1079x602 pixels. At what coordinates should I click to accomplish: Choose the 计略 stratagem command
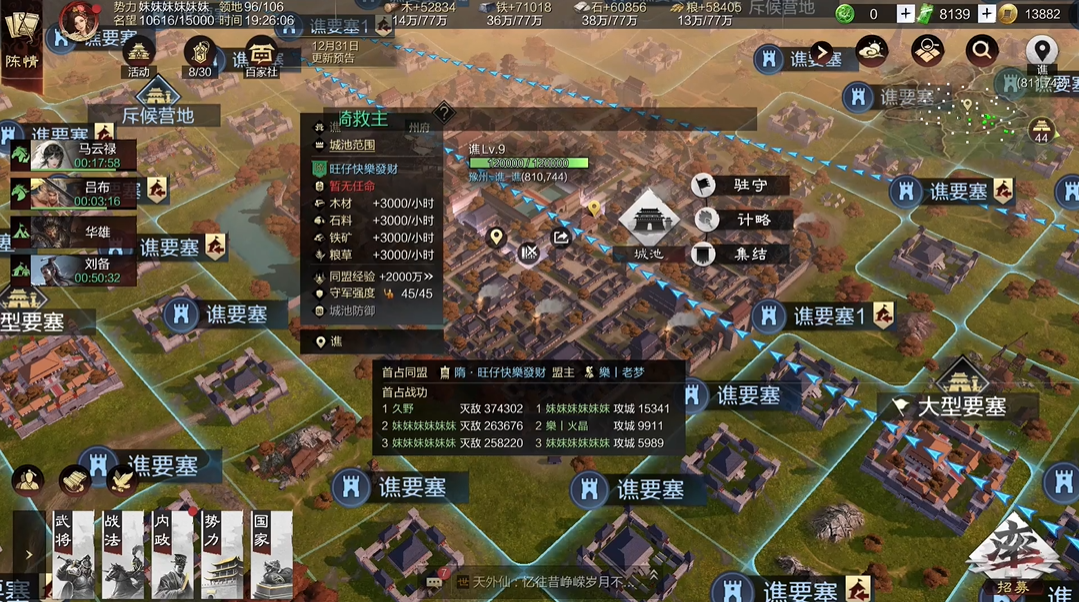point(745,220)
